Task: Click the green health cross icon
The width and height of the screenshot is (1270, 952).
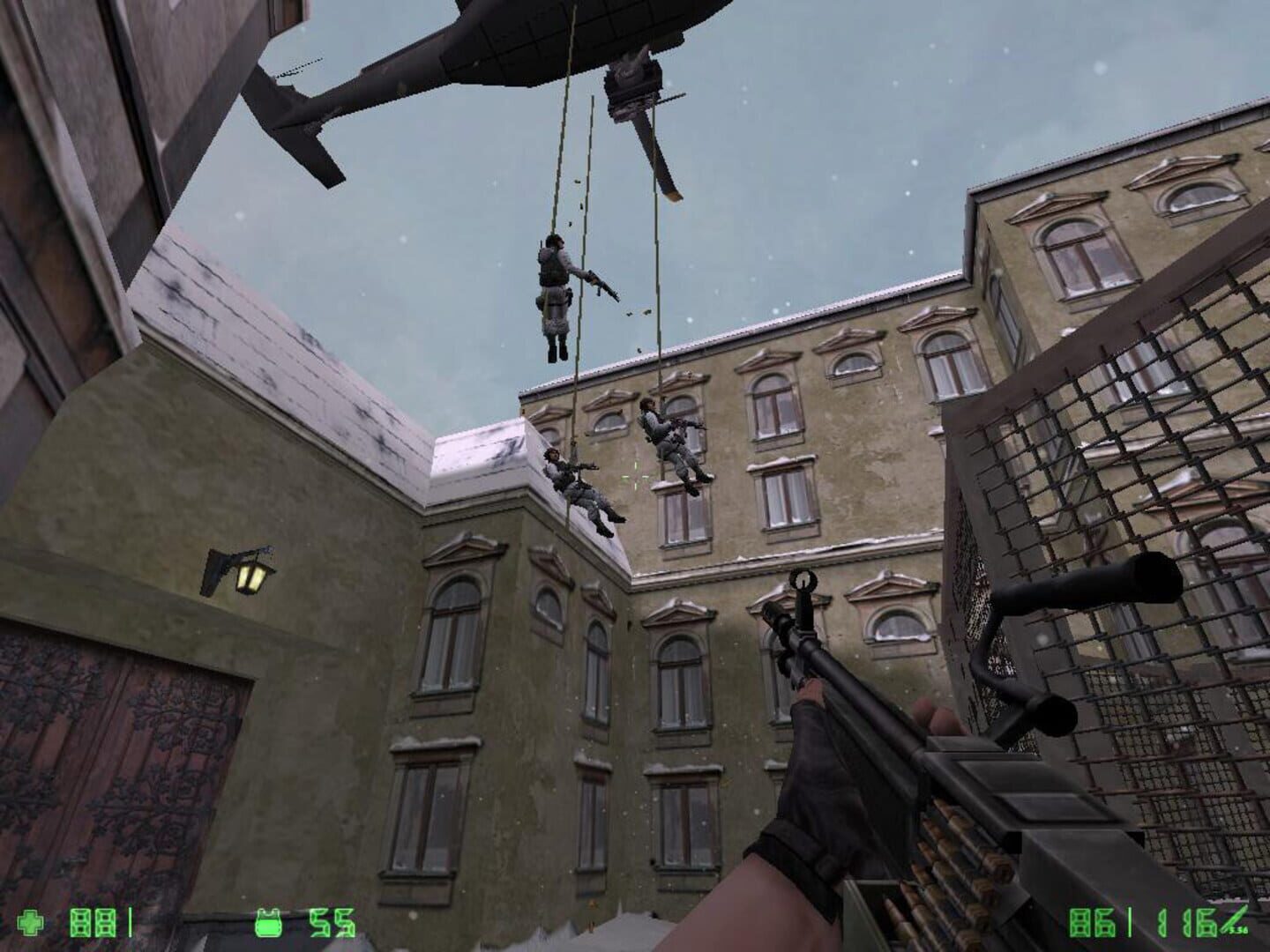Action: tap(30, 922)
